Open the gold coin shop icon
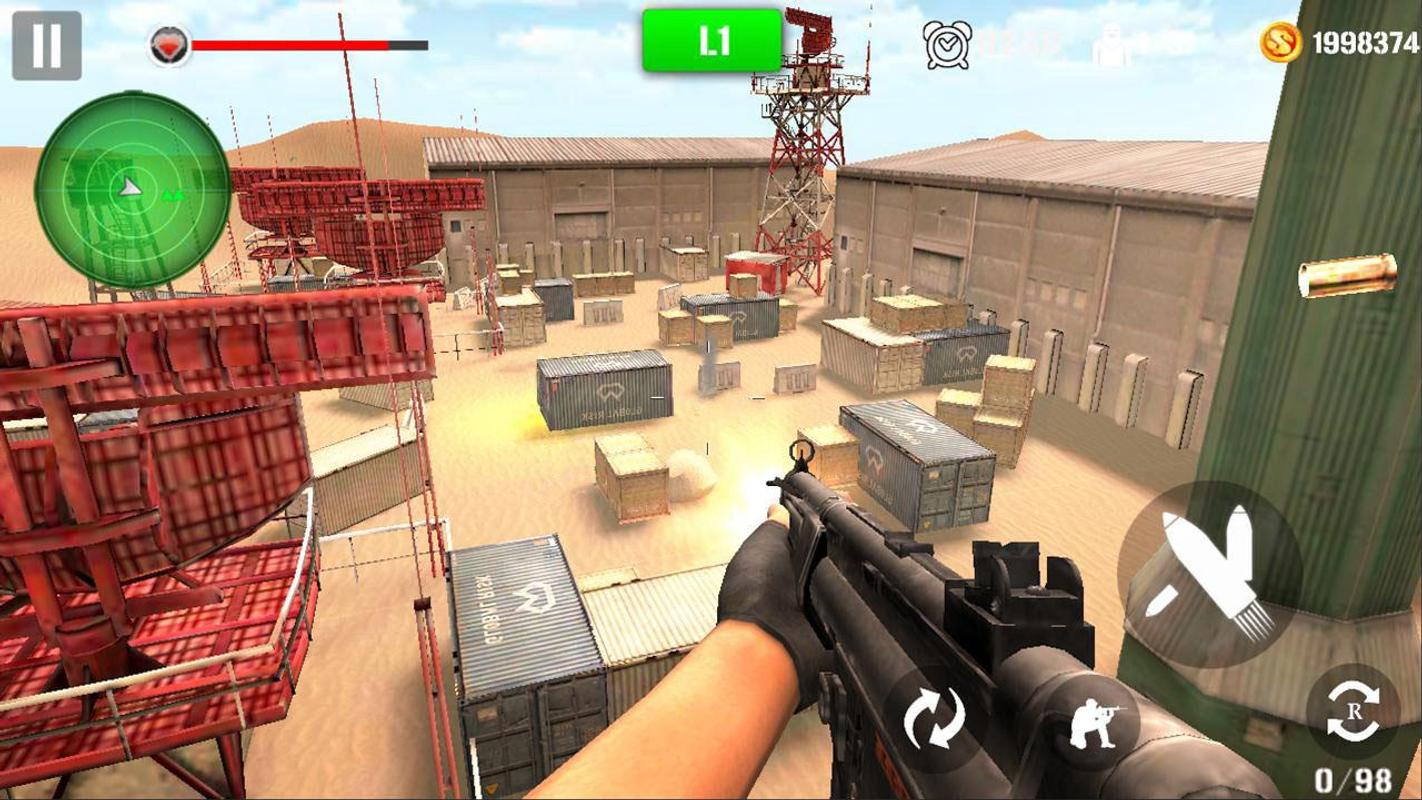1422x800 pixels. (x=1281, y=43)
